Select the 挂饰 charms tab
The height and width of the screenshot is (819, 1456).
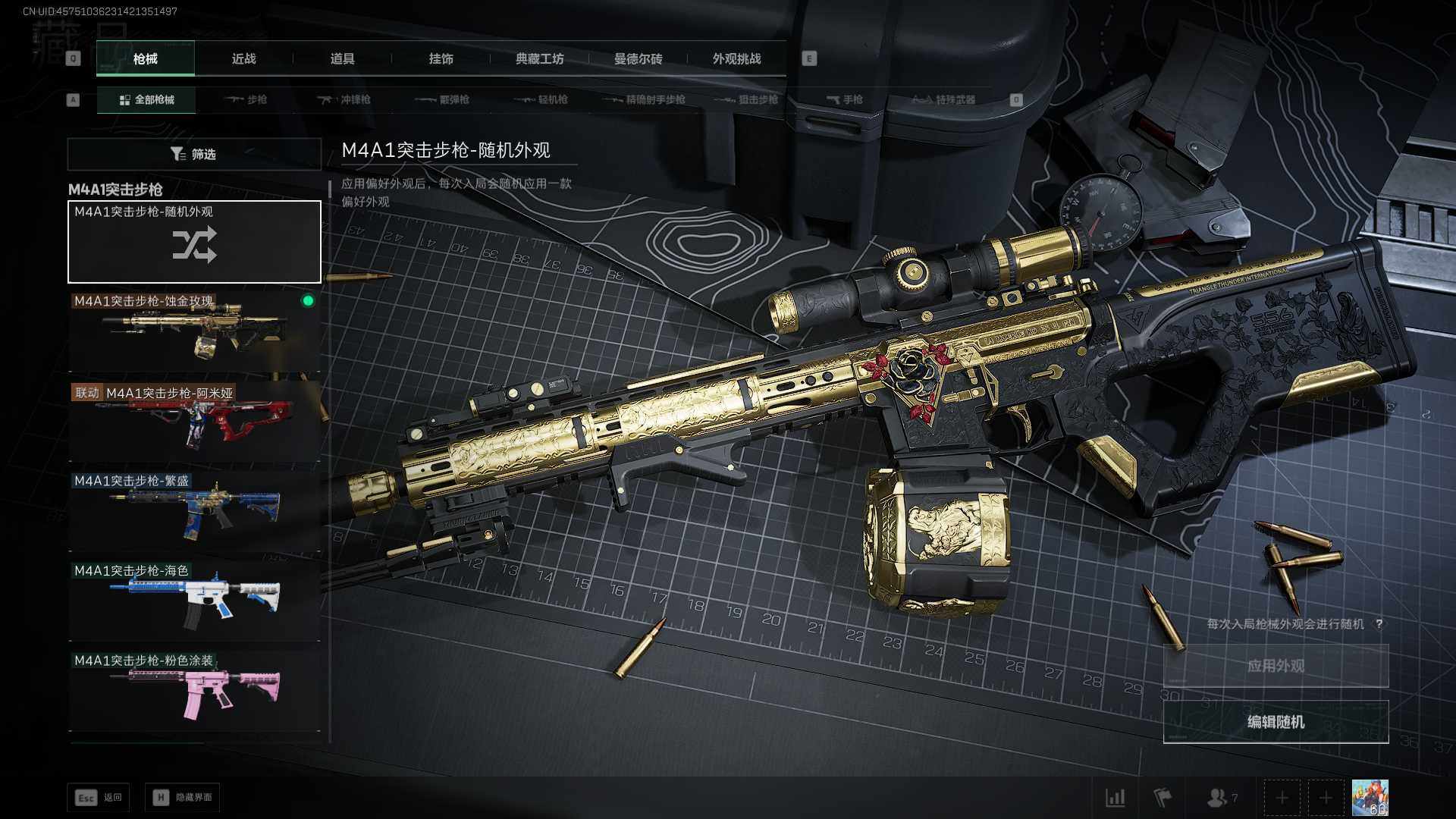441,59
